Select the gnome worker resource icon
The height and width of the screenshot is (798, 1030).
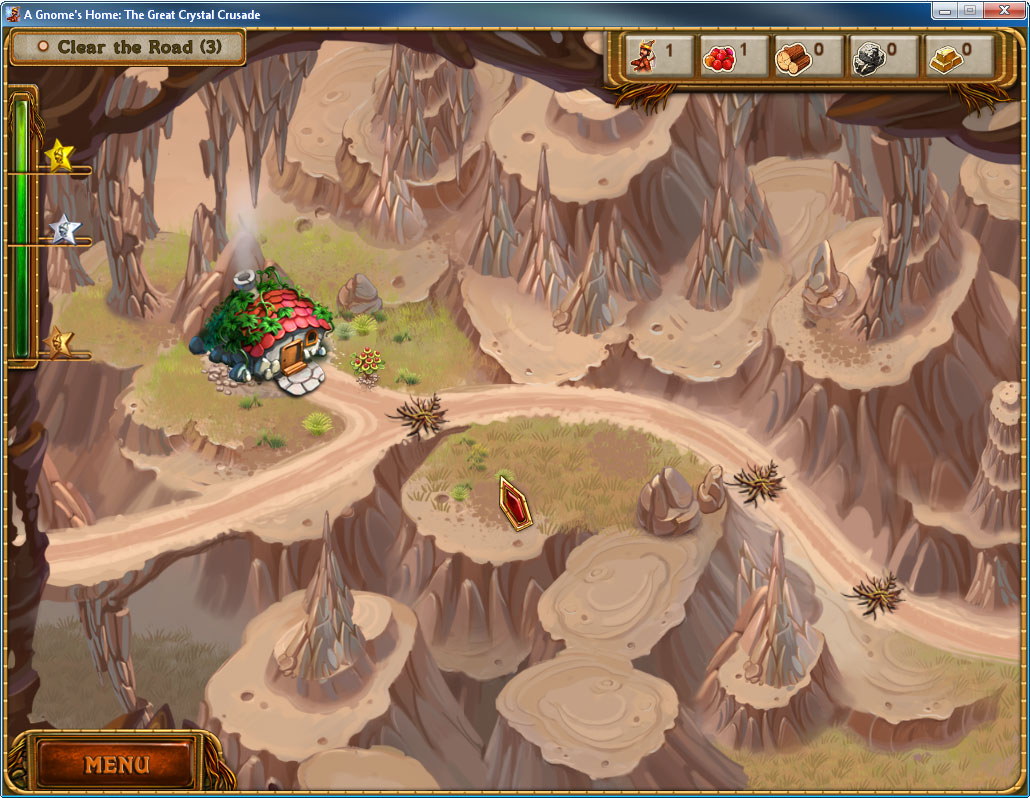[x=644, y=56]
